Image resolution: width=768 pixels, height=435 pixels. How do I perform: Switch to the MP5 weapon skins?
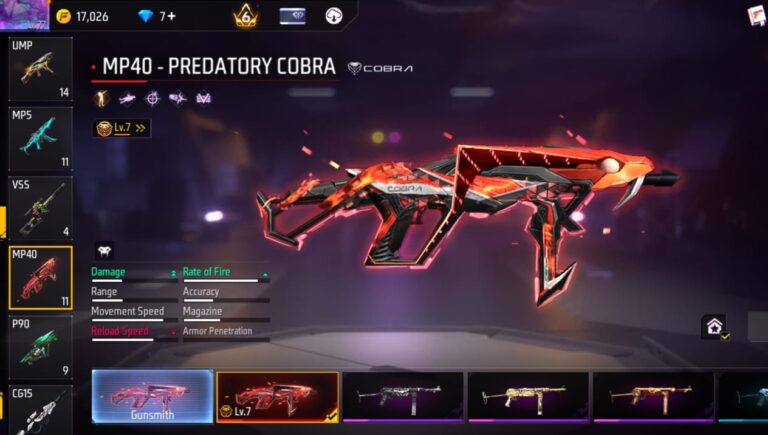pos(40,138)
